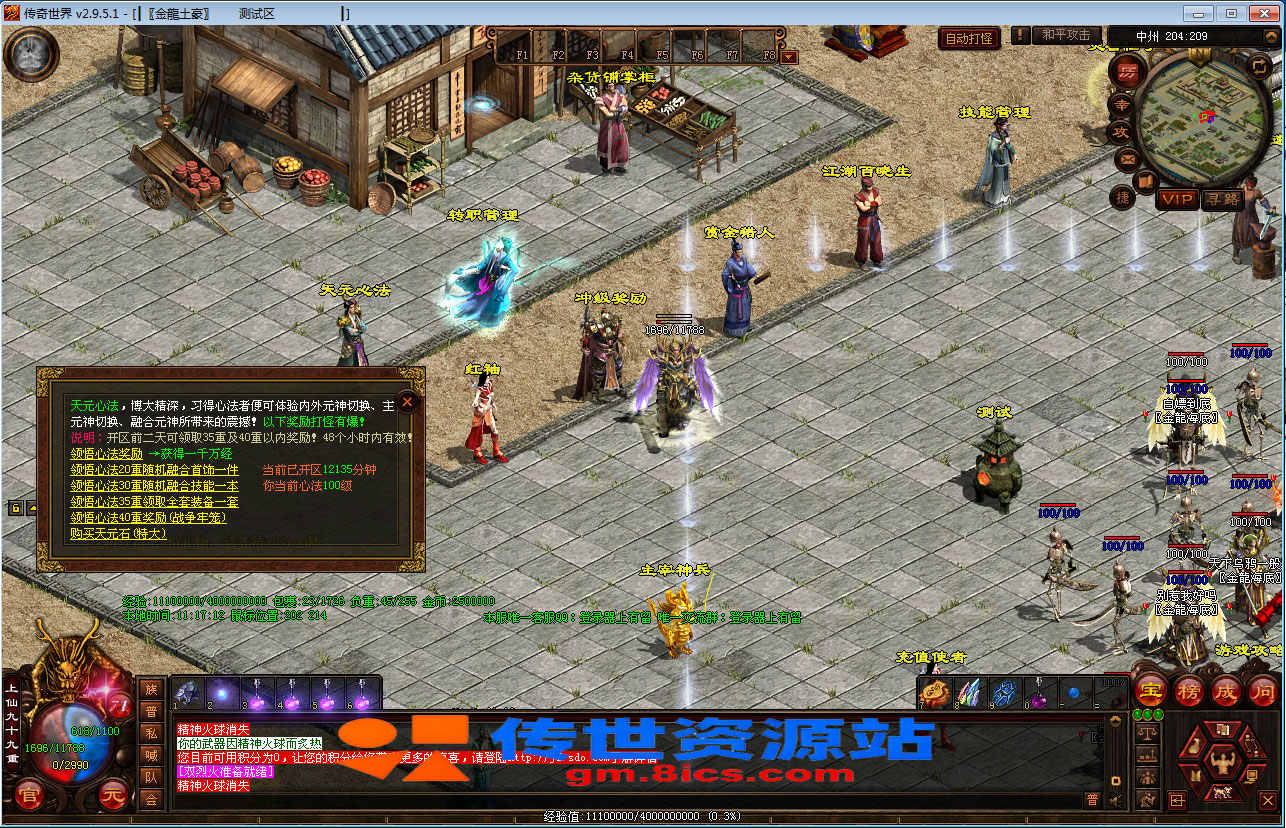Screen dimensions: 1286x828
Task: Collapse the minimap using the arrow beside coordinates
Action: tap(1269, 37)
